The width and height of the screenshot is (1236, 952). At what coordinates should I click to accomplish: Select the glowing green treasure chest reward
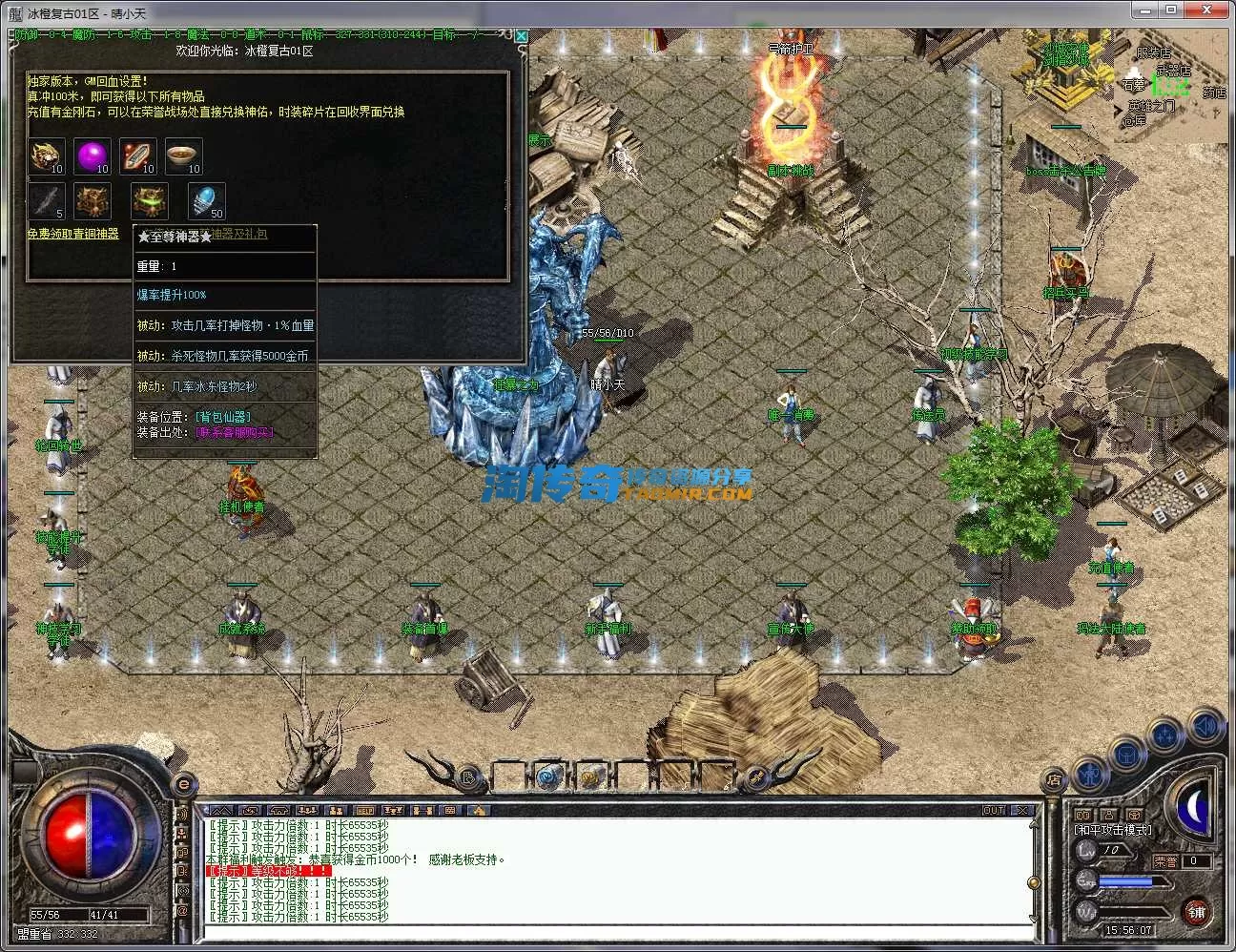click(149, 200)
